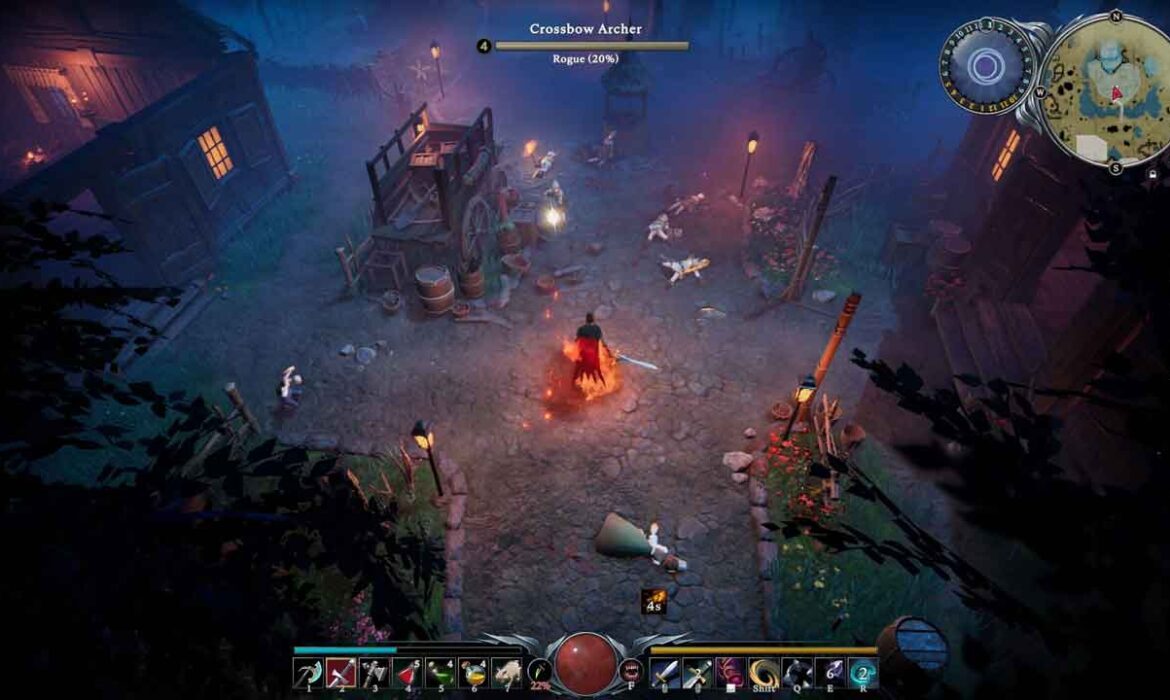
Task: Use the red potion in slot 4
Action: point(407,672)
